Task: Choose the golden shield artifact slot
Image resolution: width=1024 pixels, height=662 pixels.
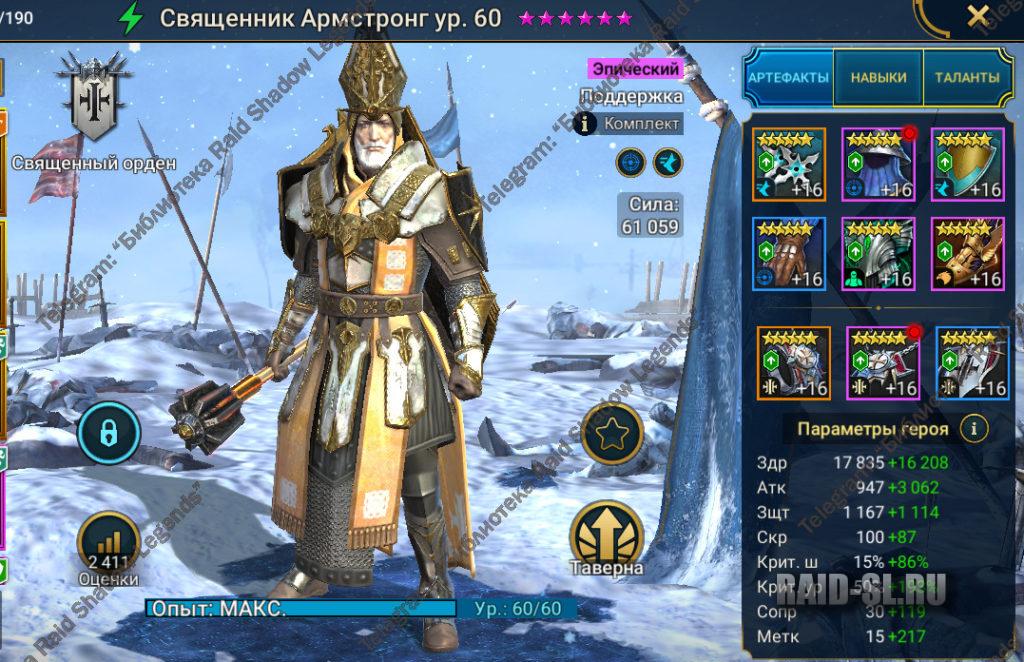Action: (x=968, y=165)
